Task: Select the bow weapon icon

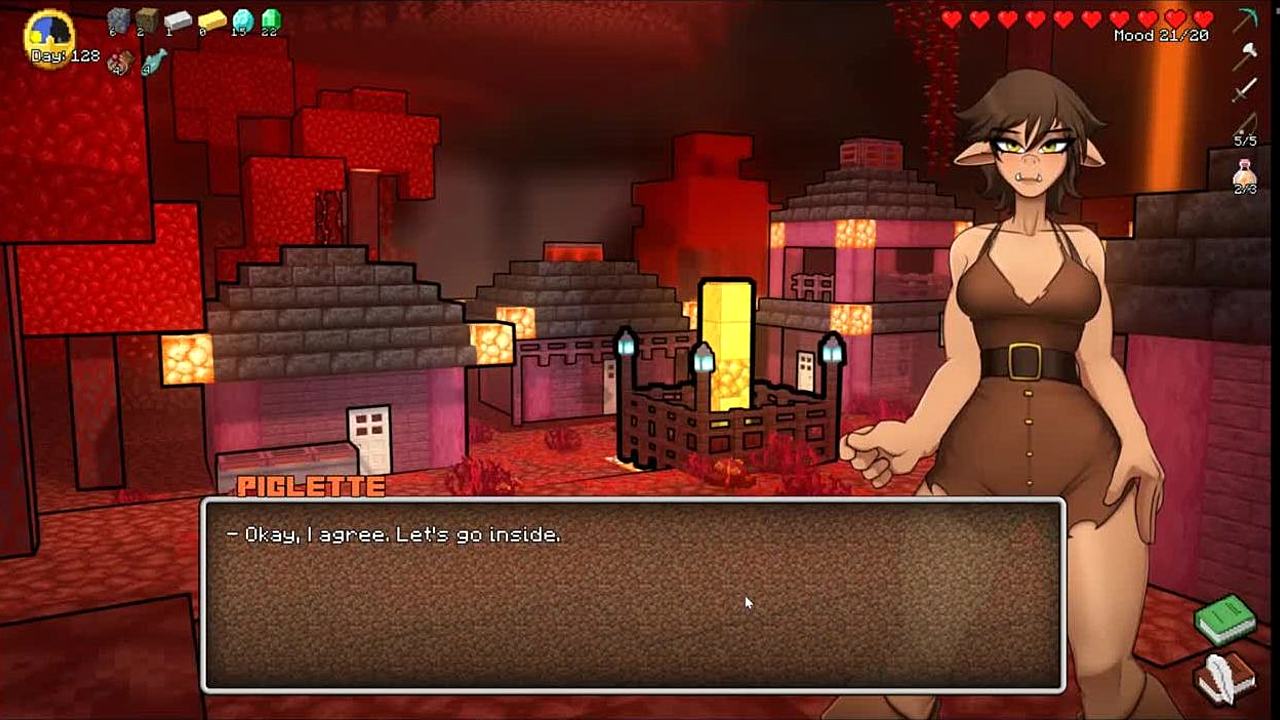Action: click(1245, 124)
